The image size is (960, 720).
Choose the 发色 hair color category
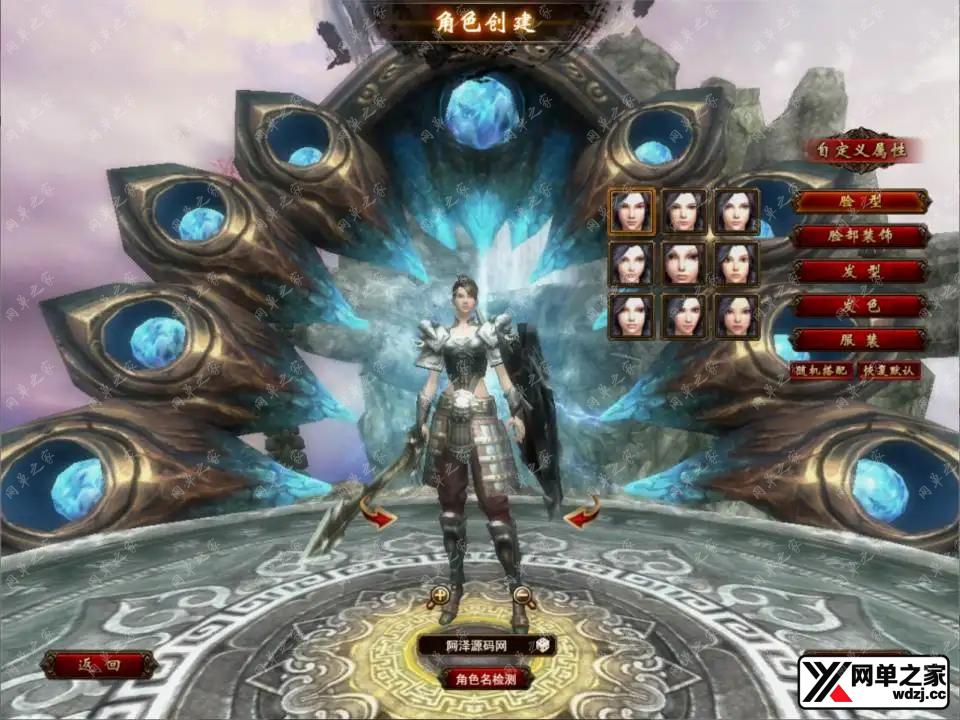point(860,306)
